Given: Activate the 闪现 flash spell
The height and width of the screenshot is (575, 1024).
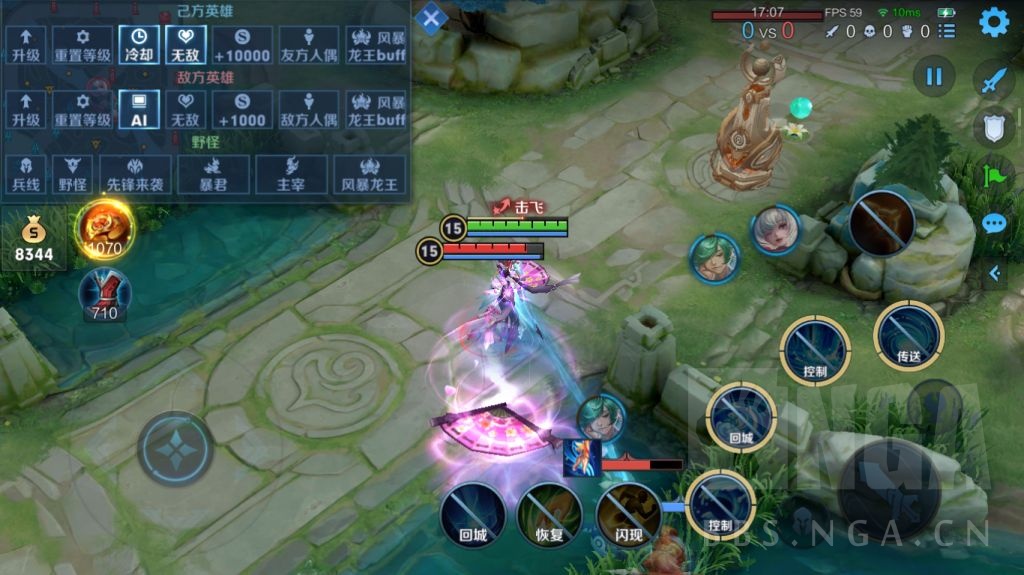Looking at the screenshot, I should [627, 515].
